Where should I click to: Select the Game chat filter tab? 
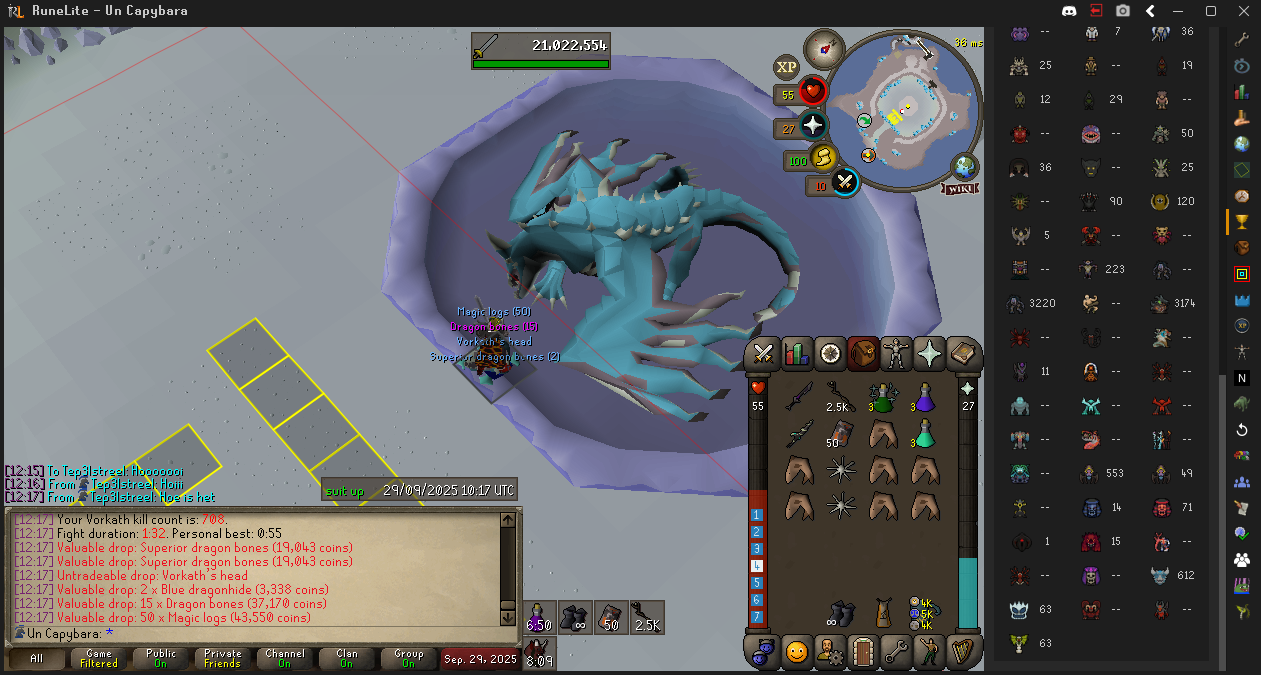pos(99,659)
